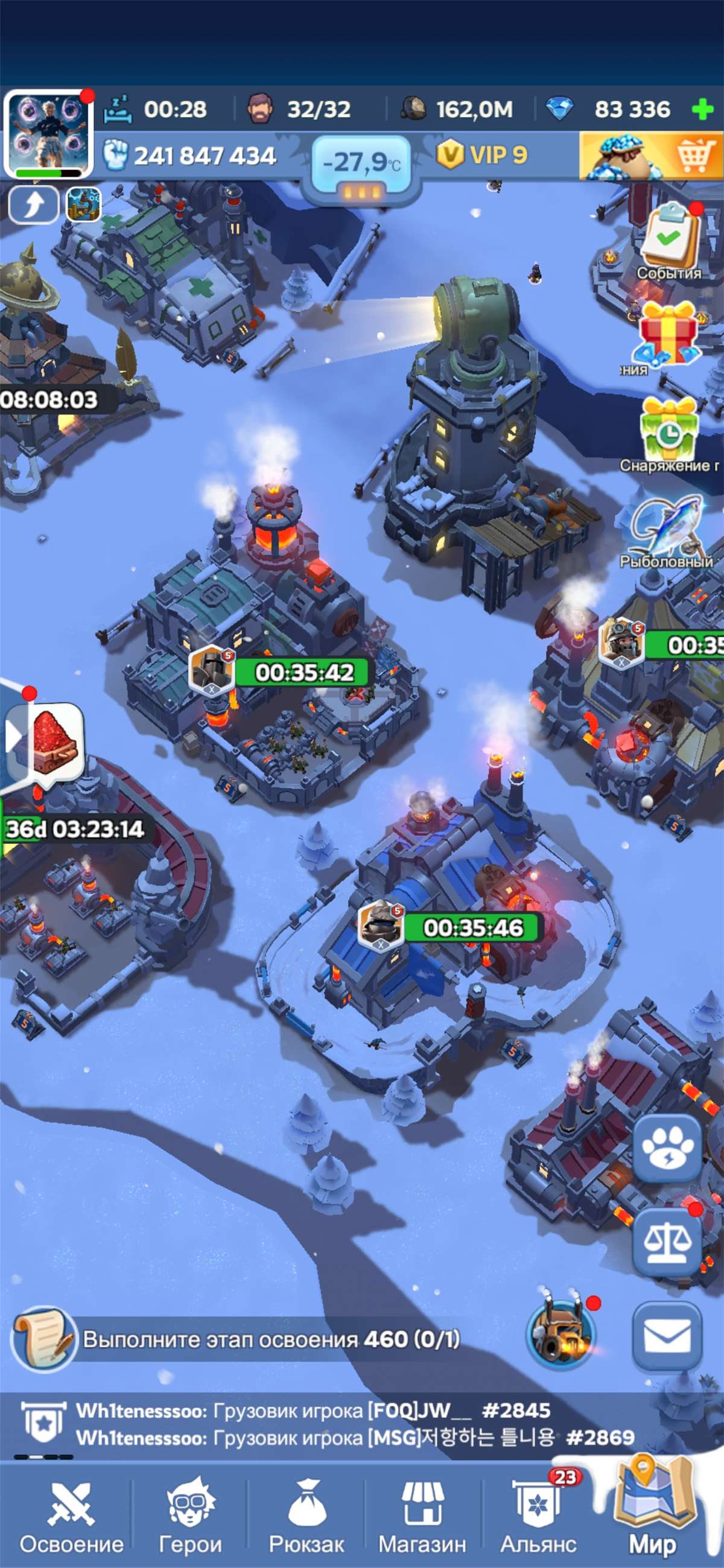Open the VIP 9 panel
Viewport: 724px width, 1568px height.
482,155
